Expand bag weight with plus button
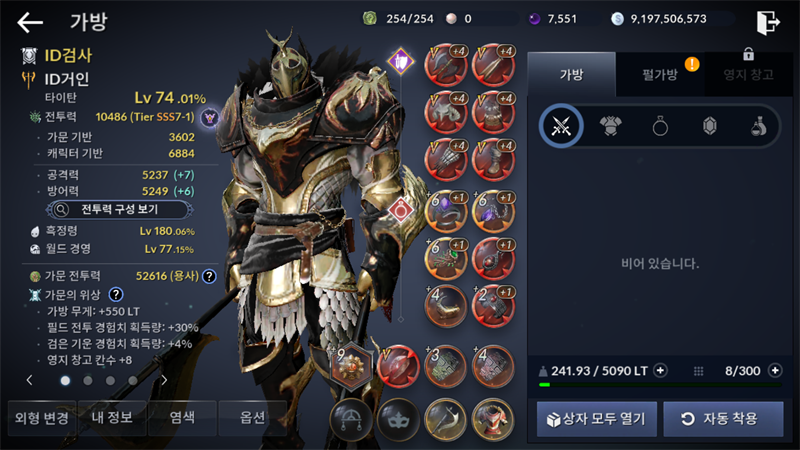Screen dimensions: 800x450 pos(660,371)
